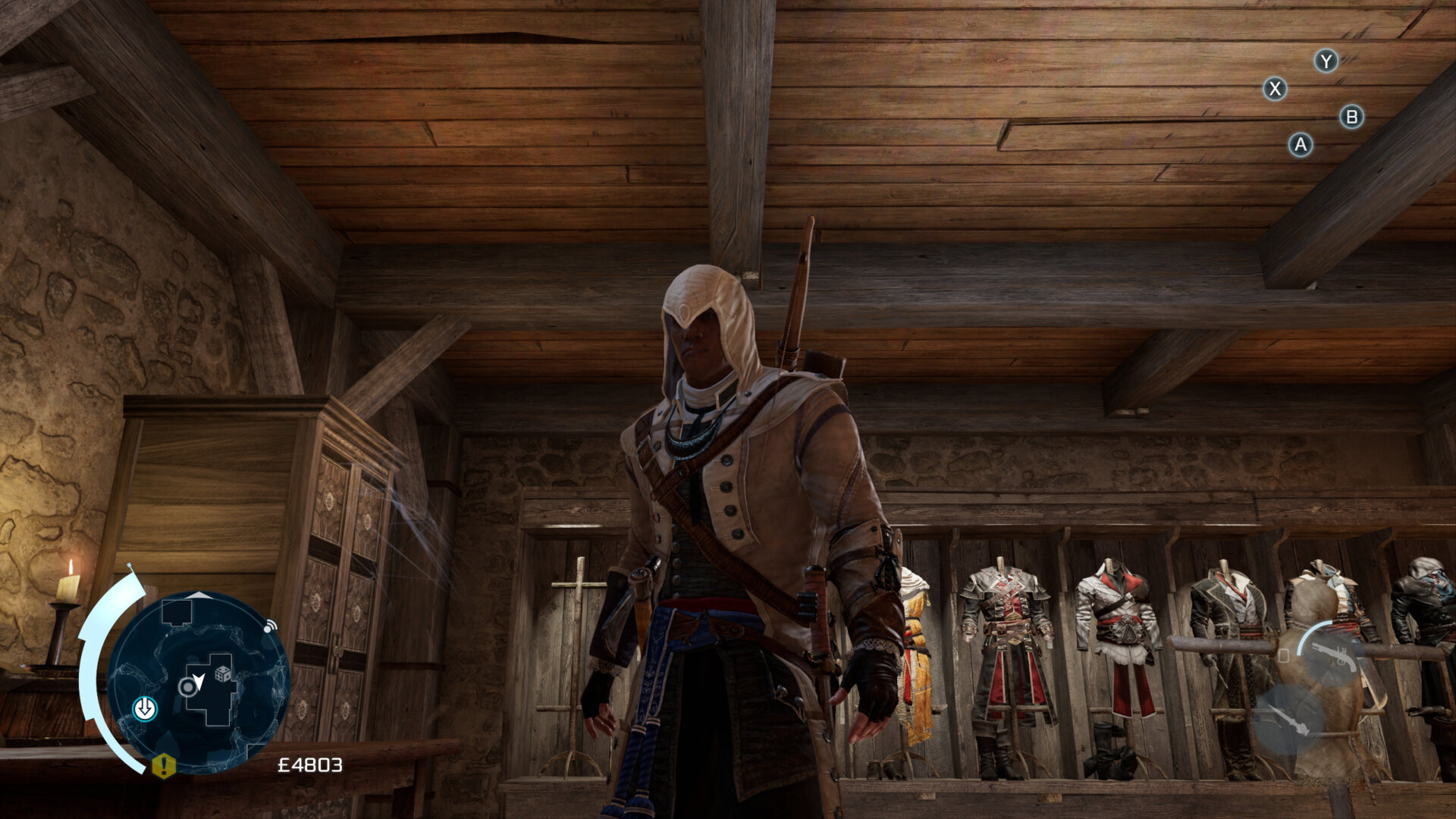Click the dice icon on the minimap
Viewport: 1456px width, 819px height.
[224, 673]
